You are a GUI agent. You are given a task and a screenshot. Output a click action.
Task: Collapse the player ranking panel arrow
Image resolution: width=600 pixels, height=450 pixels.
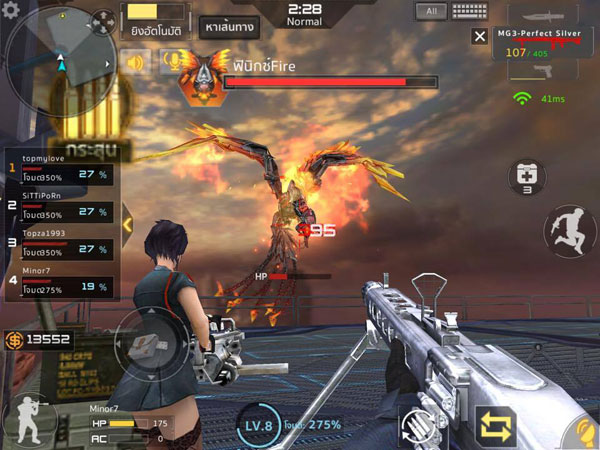[127, 225]
